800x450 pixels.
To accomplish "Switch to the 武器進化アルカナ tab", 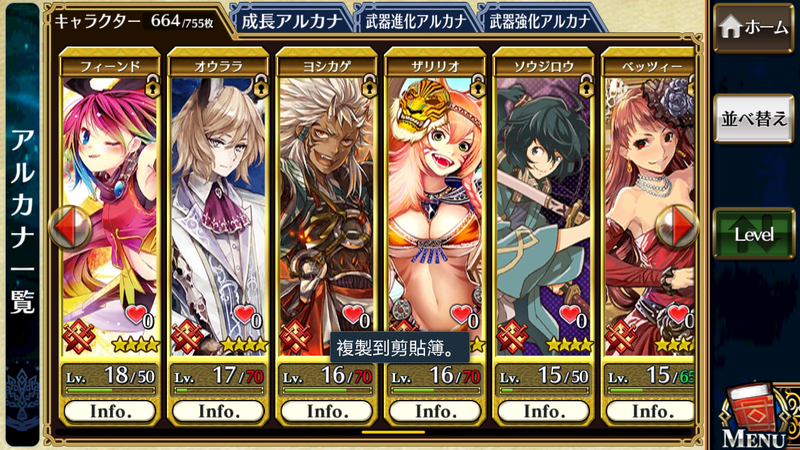I will click(x=413, y=18).
